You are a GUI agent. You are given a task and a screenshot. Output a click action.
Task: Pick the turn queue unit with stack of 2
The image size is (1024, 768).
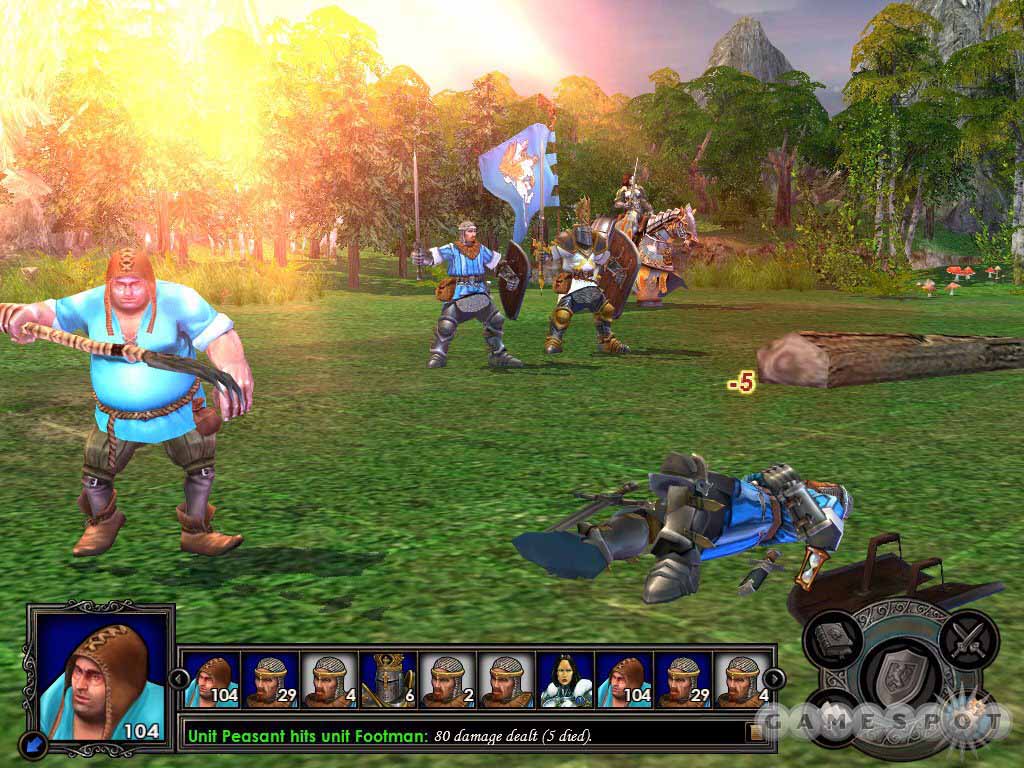tap(447, 680)
